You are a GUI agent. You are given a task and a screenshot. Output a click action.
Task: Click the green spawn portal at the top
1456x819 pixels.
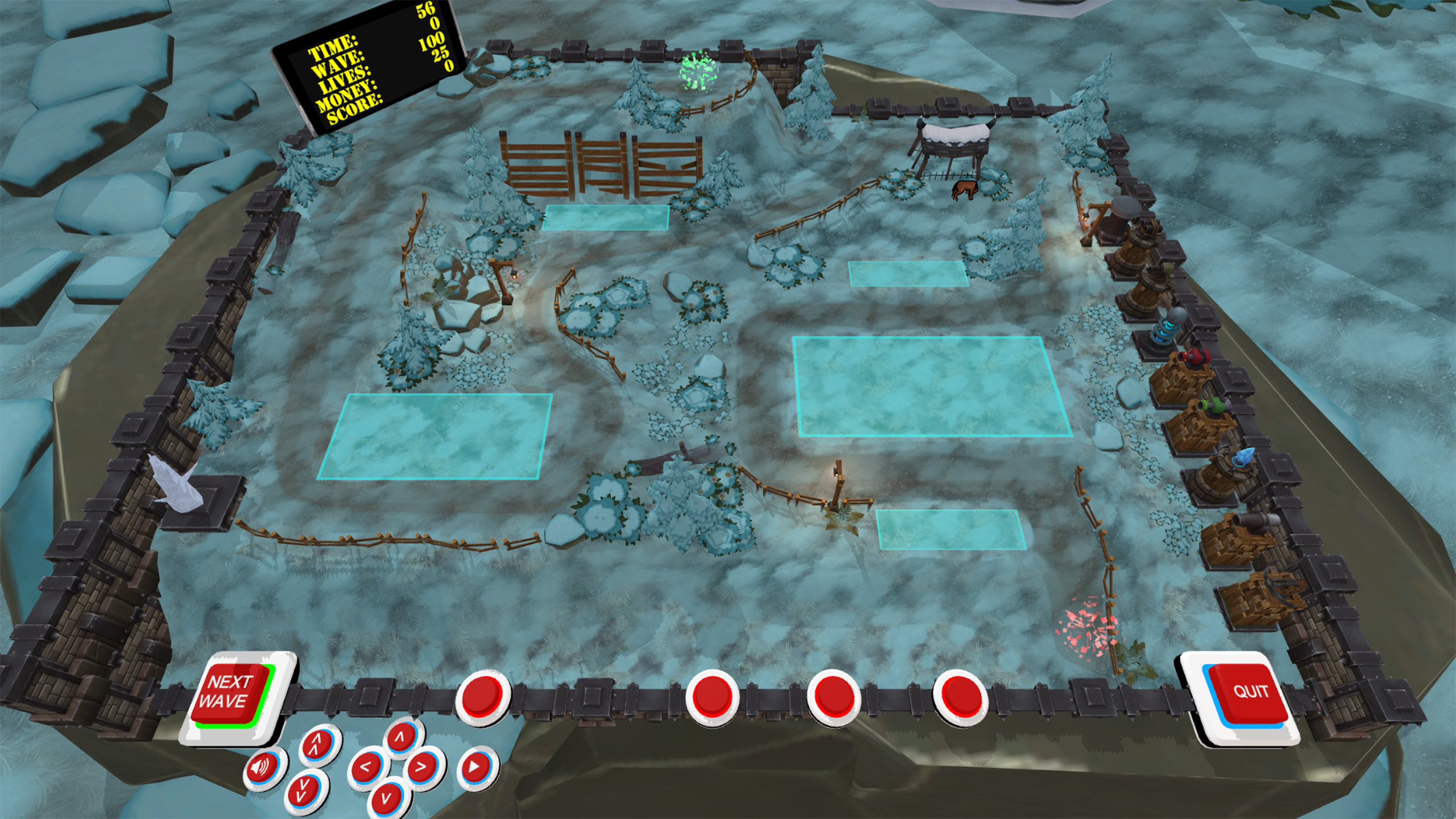(698, 68)
